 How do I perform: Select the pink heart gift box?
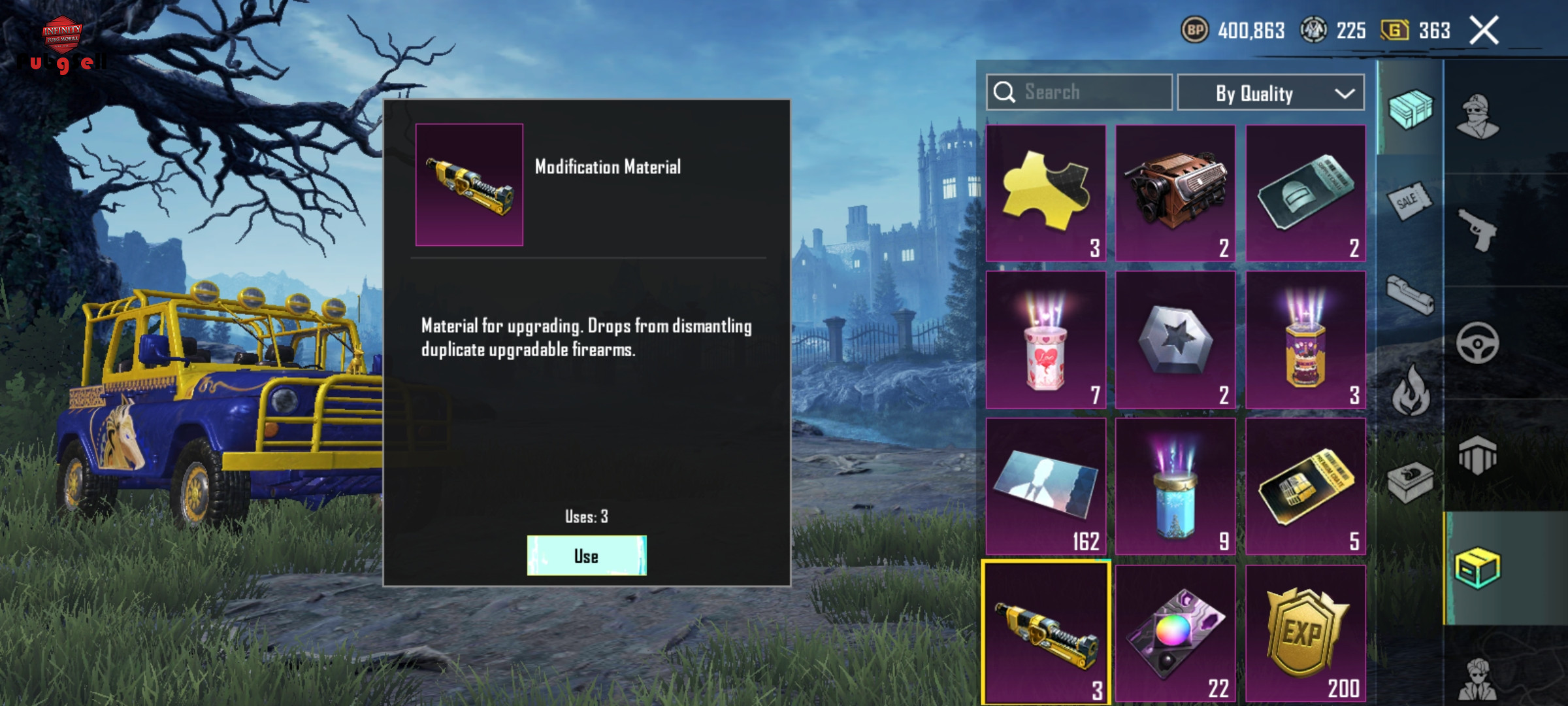pos(1045,340)
